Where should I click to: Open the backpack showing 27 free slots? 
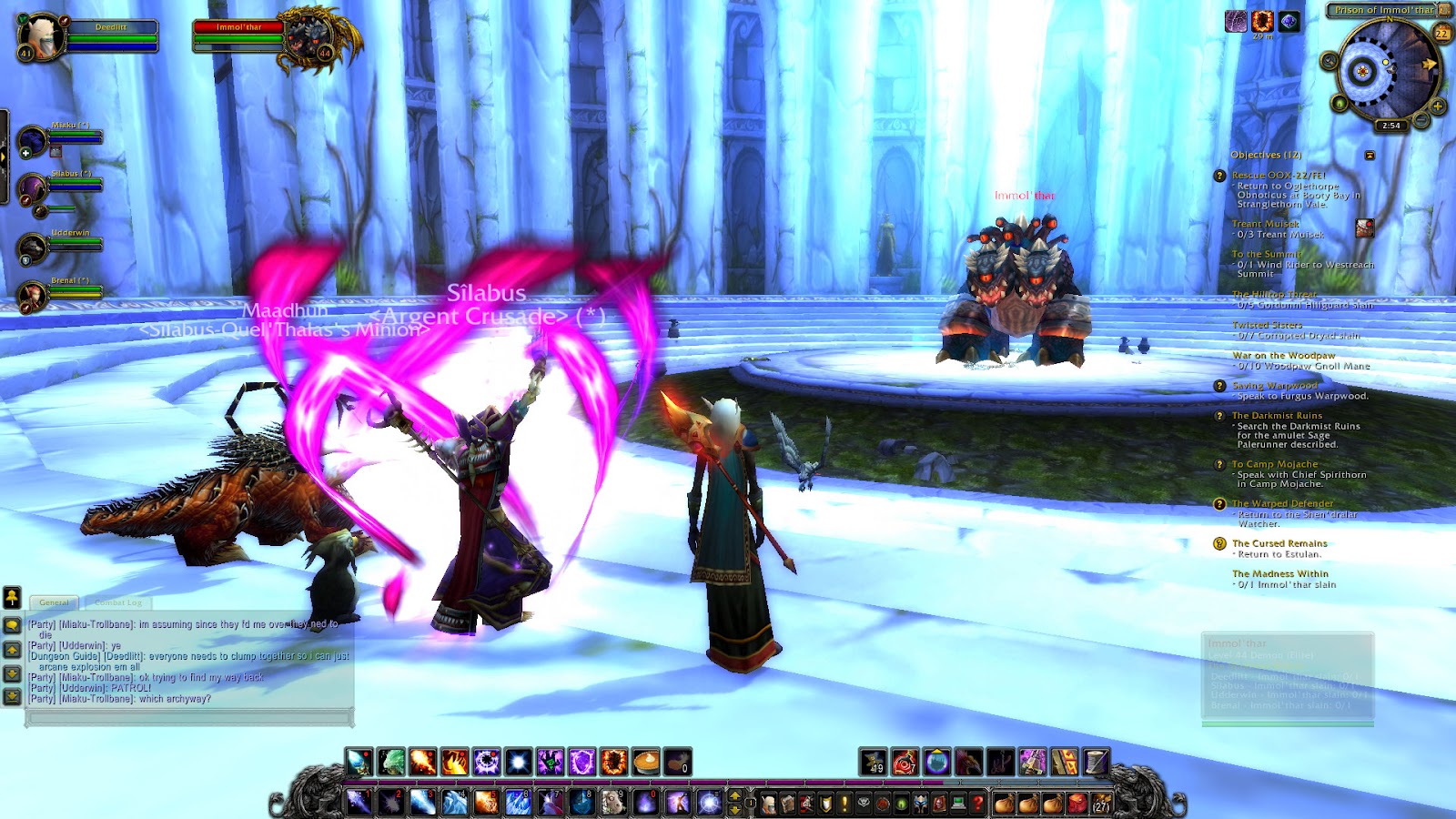pyautogui.click(x=1101, y=804)
